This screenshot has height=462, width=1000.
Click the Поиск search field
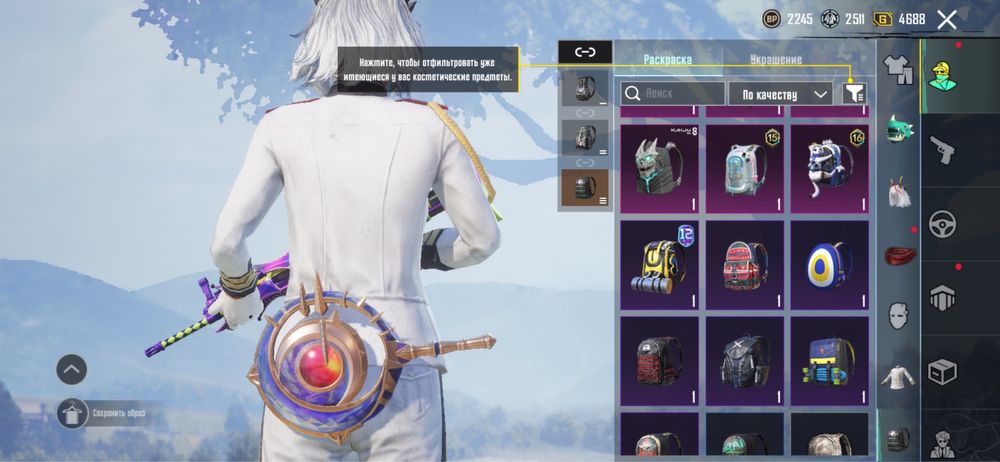[x=672, y=93]
